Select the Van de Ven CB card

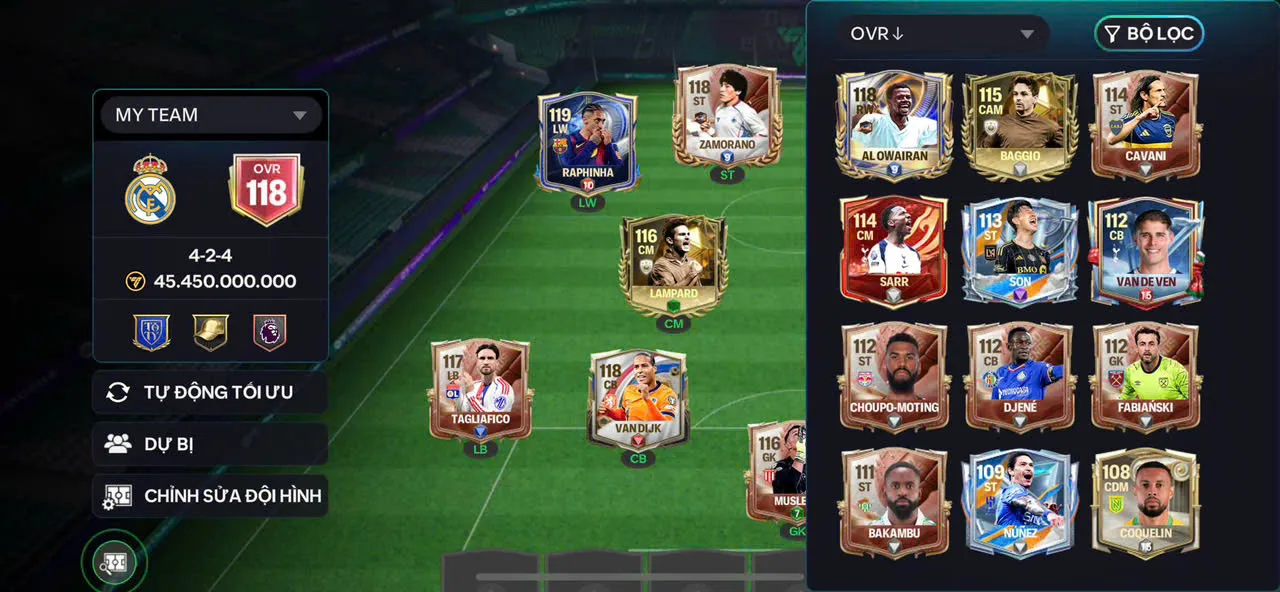click(x=1145, y=250)
